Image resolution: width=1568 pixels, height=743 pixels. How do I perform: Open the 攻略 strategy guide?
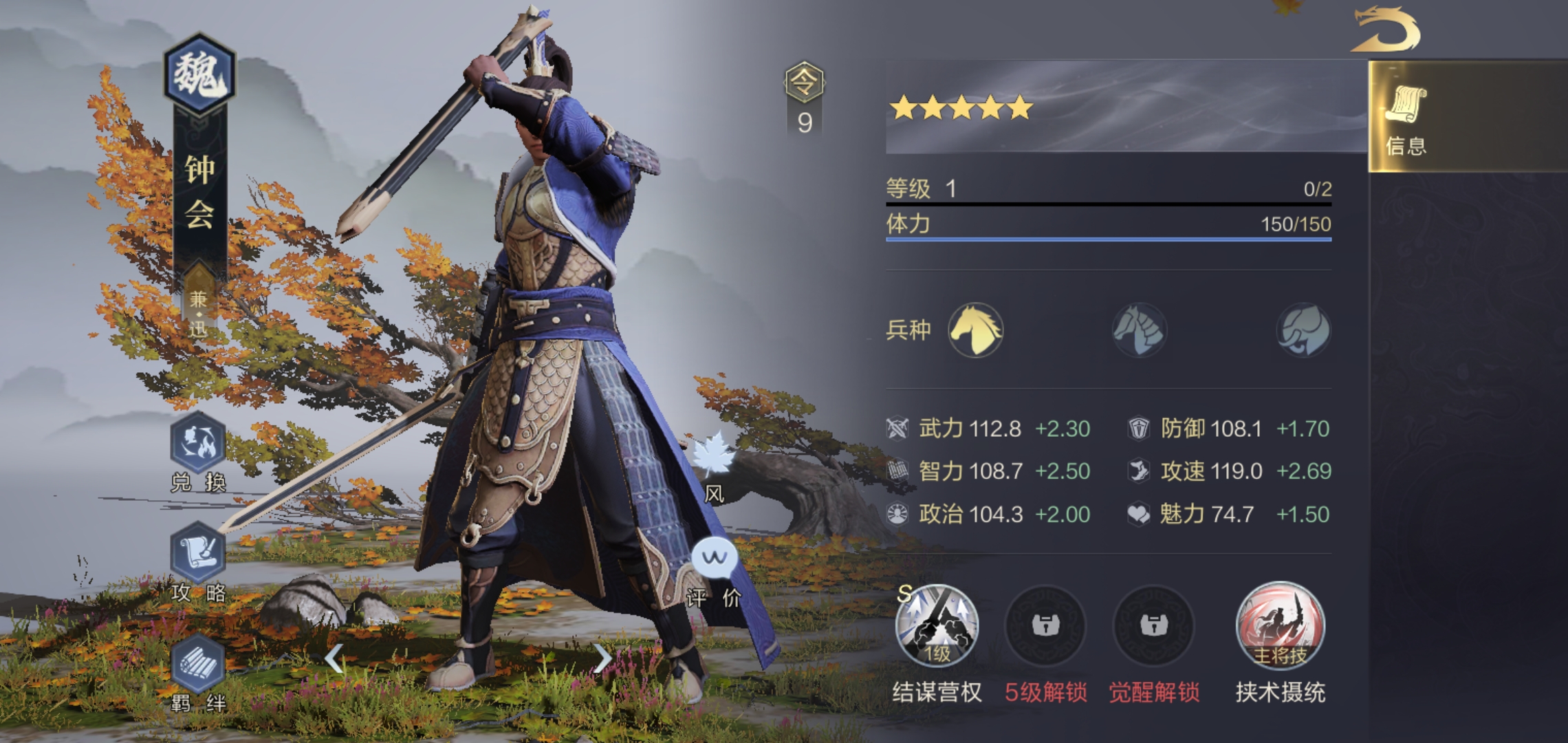pos(198,554)
